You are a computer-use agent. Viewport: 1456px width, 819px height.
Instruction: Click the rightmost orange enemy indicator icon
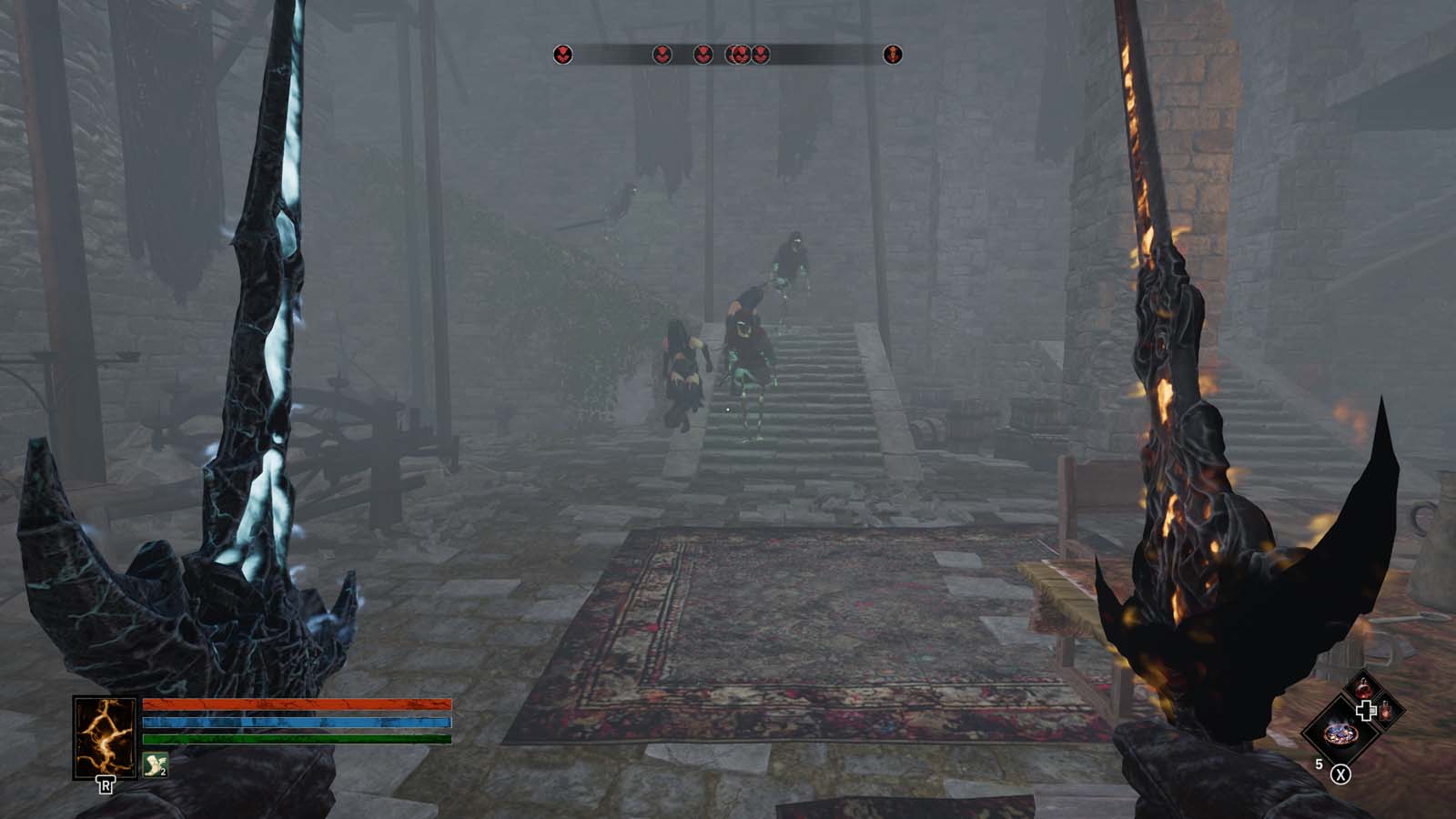tap(892, 54)
